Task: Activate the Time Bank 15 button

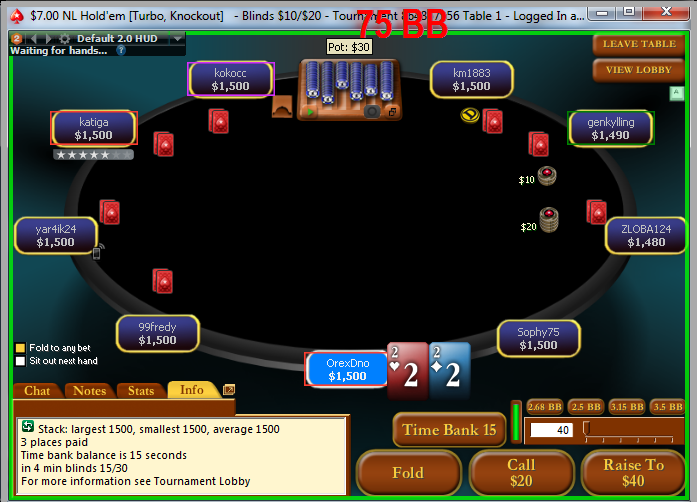Action: (x=449, y=430)
